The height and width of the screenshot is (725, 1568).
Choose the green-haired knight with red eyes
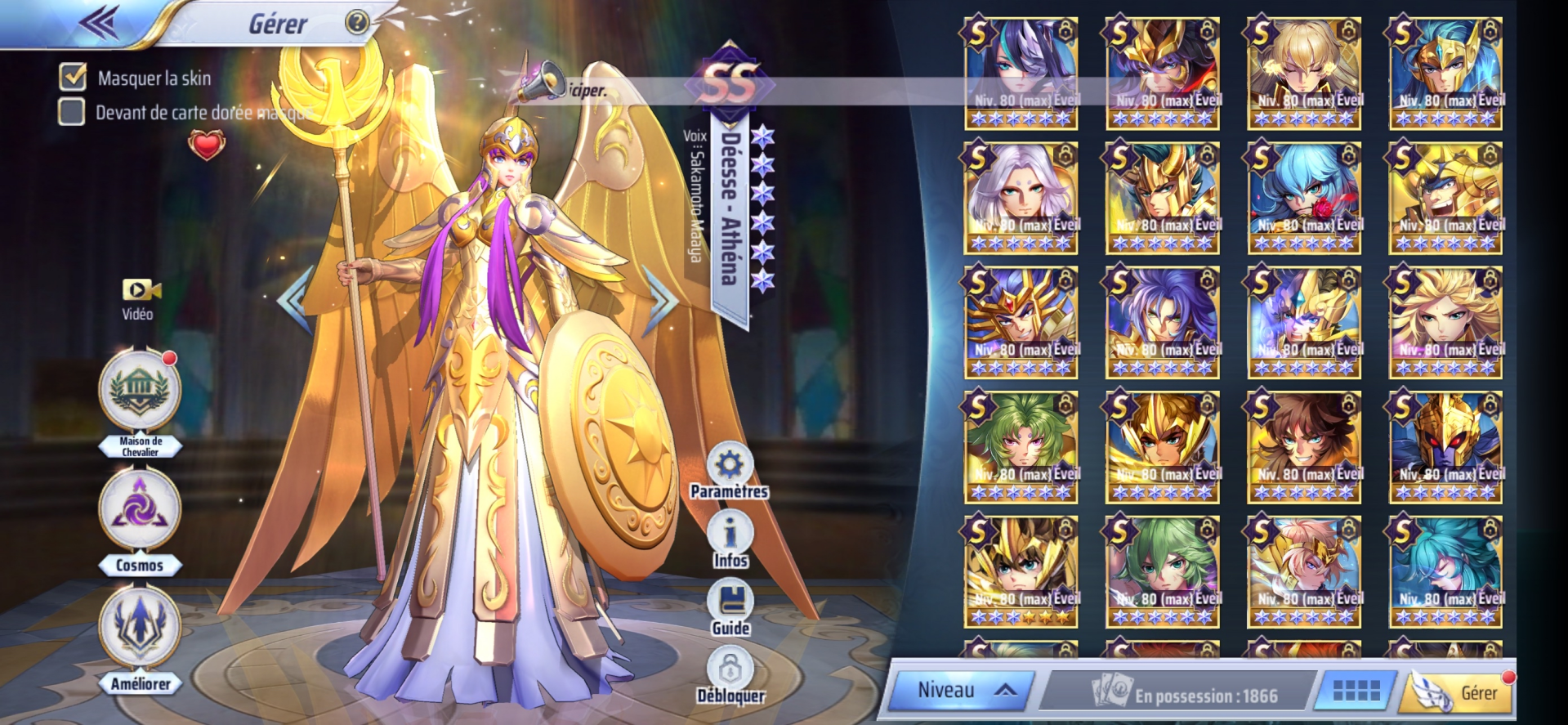click(x=1021, y=446)
